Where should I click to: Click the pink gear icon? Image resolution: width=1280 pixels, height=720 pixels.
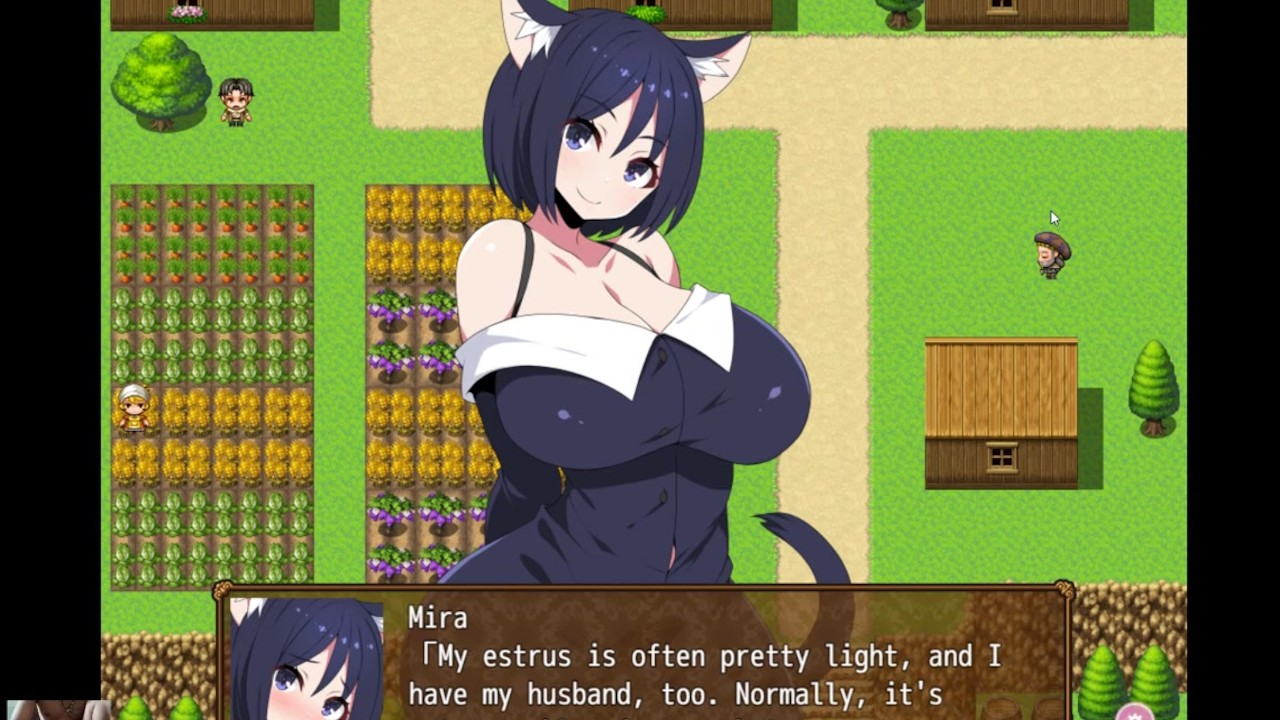(1134, 713)
